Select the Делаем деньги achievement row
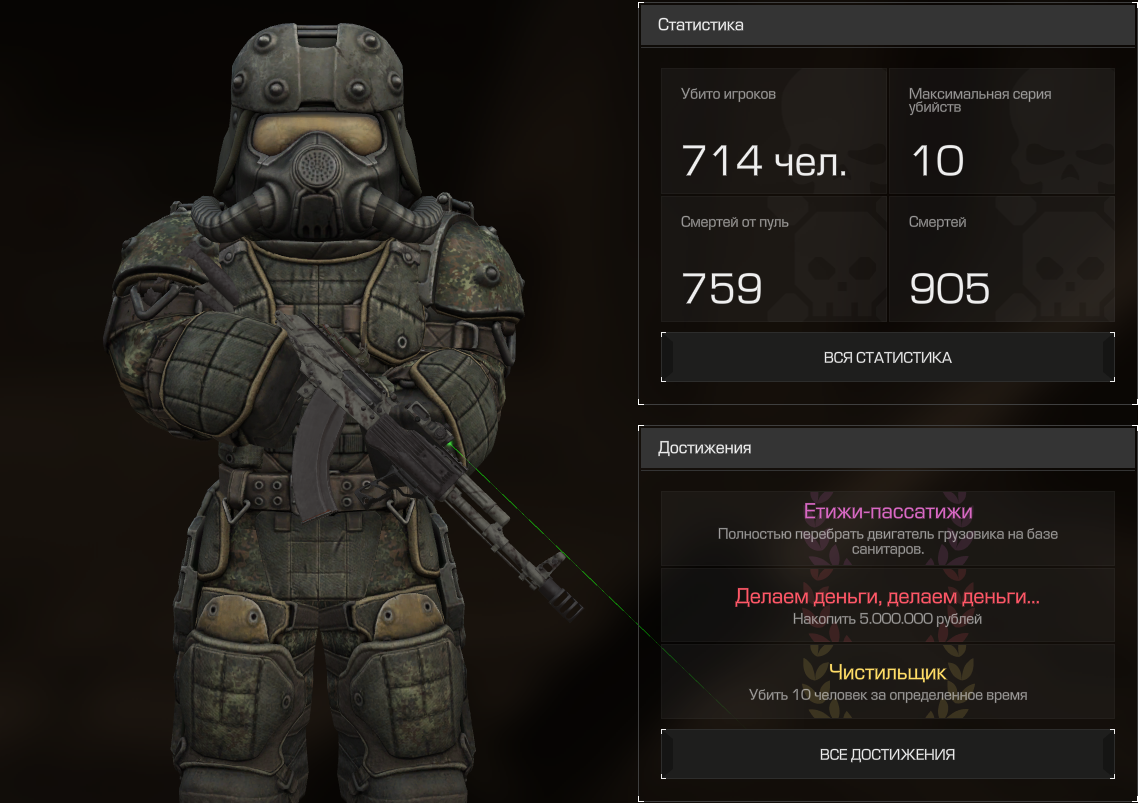1138x803 pixels. pyautogui.click(x=887, y=605)
